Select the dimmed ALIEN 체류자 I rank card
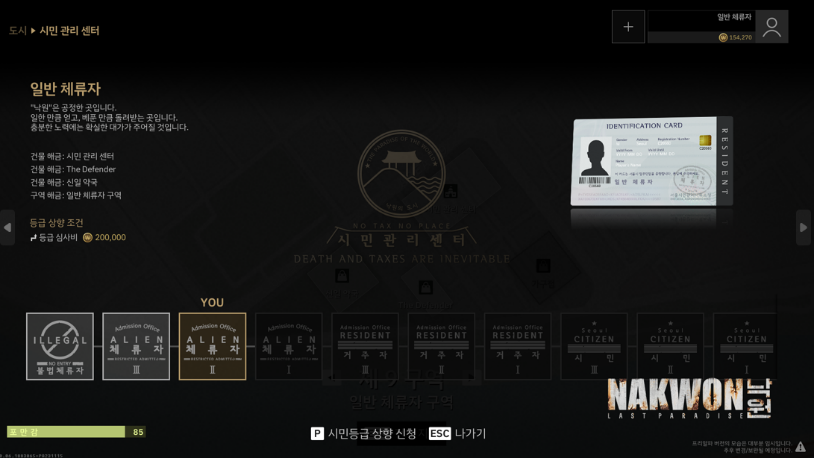The width and height of the screenshot is (814, 458). pos(289,346)
